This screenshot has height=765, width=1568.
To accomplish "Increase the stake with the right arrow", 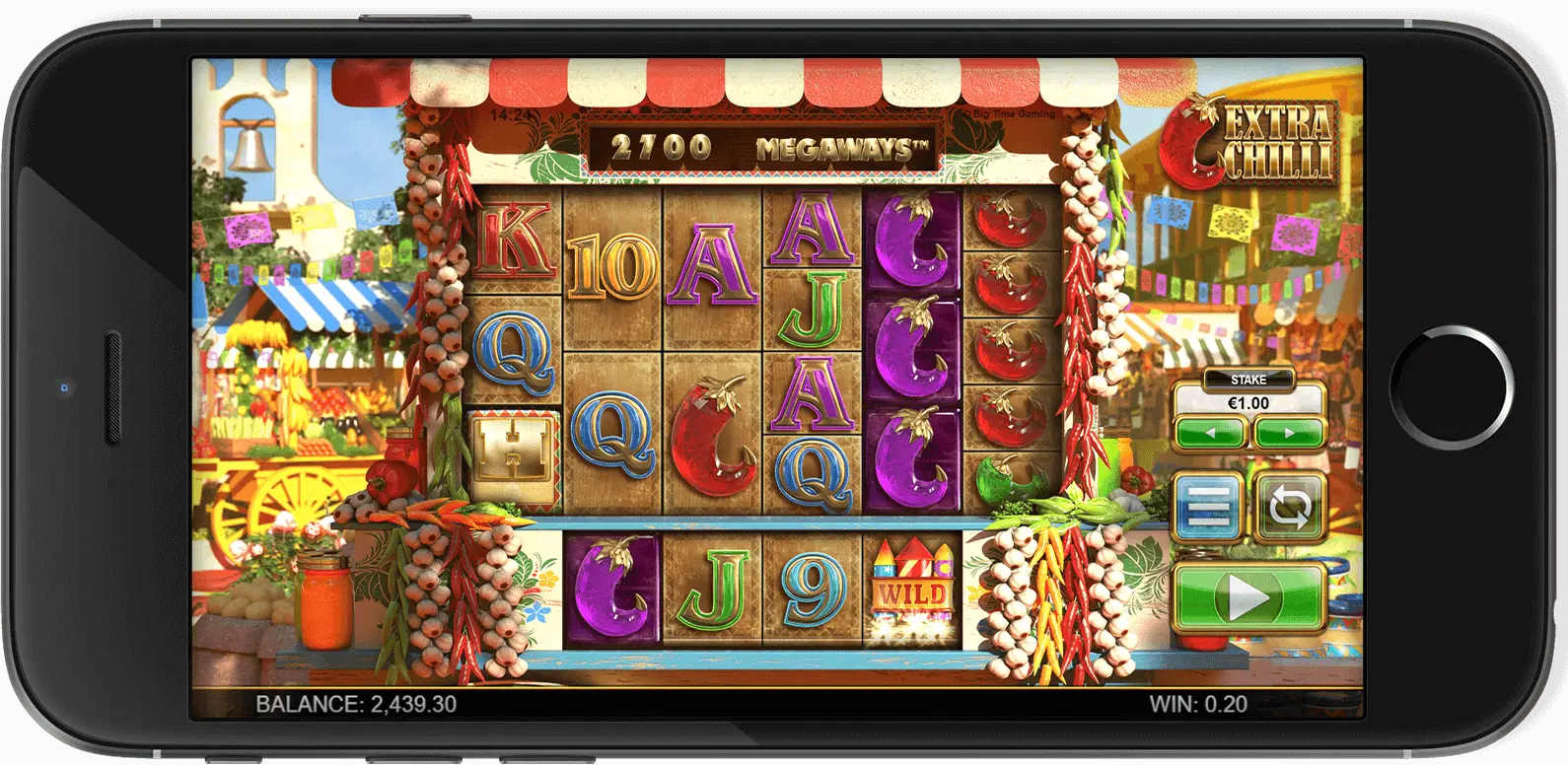I will coord(1289,433).
